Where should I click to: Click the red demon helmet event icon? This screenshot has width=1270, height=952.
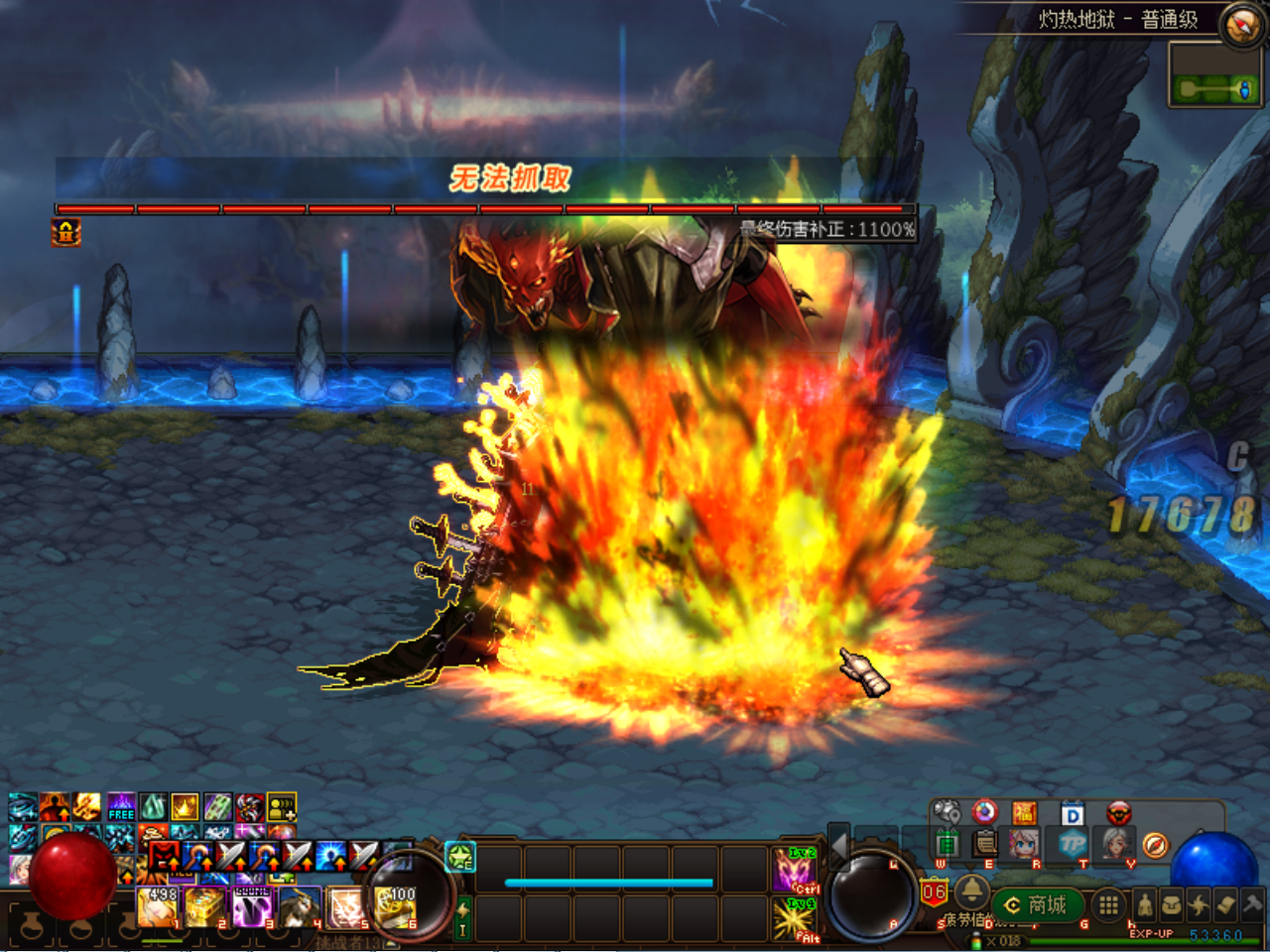point(1119,813)
